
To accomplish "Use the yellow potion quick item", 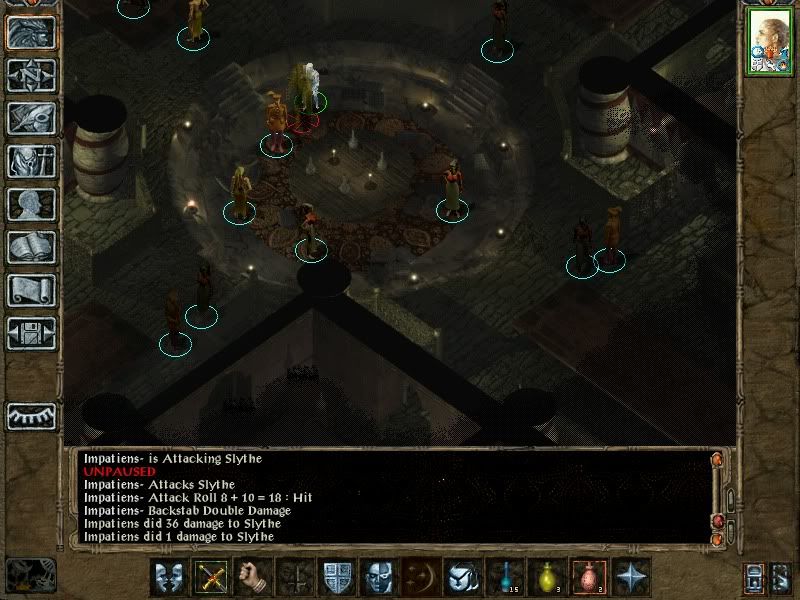I will point(547,577).
